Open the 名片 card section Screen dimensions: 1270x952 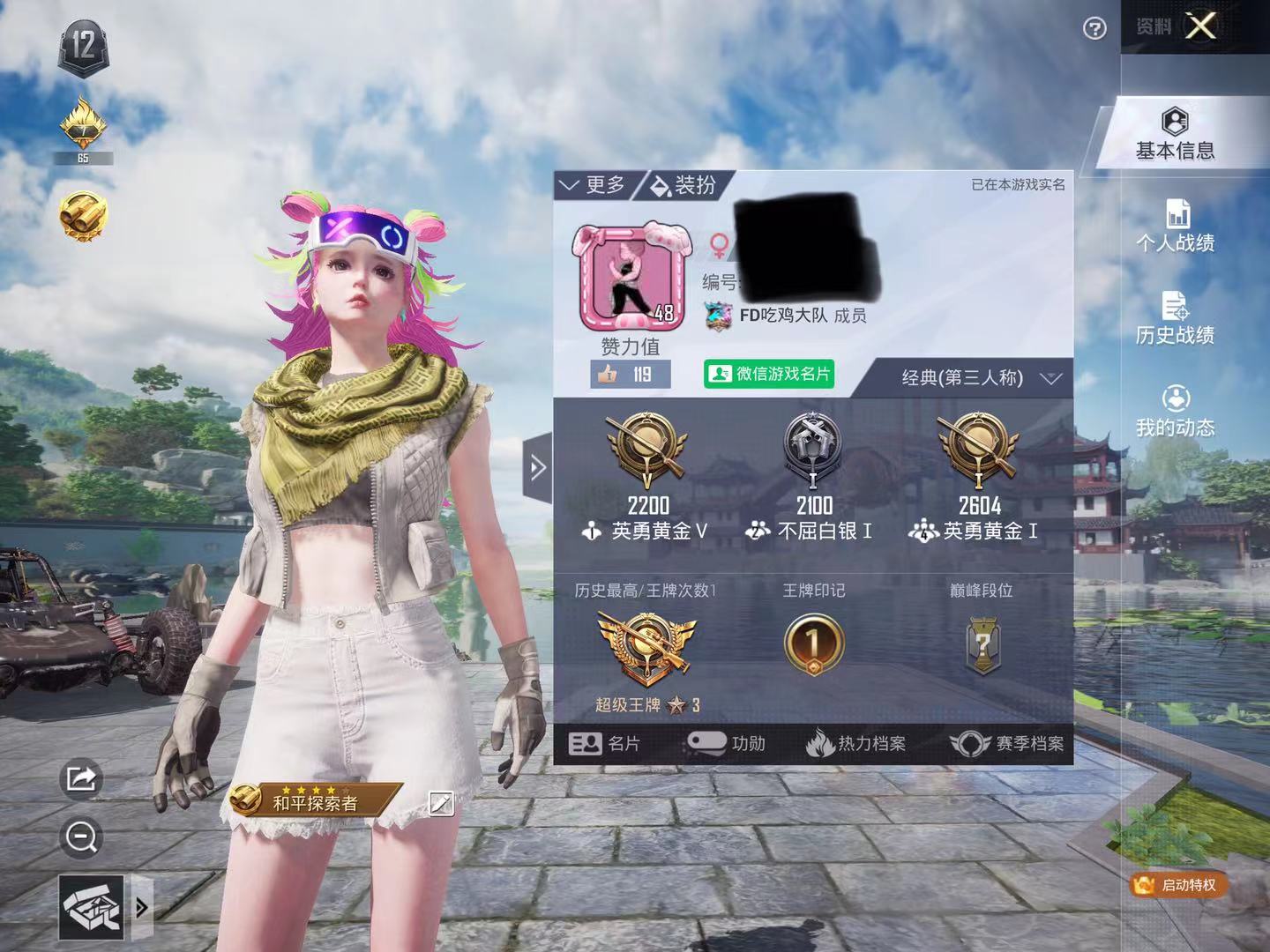pos(605,744)
